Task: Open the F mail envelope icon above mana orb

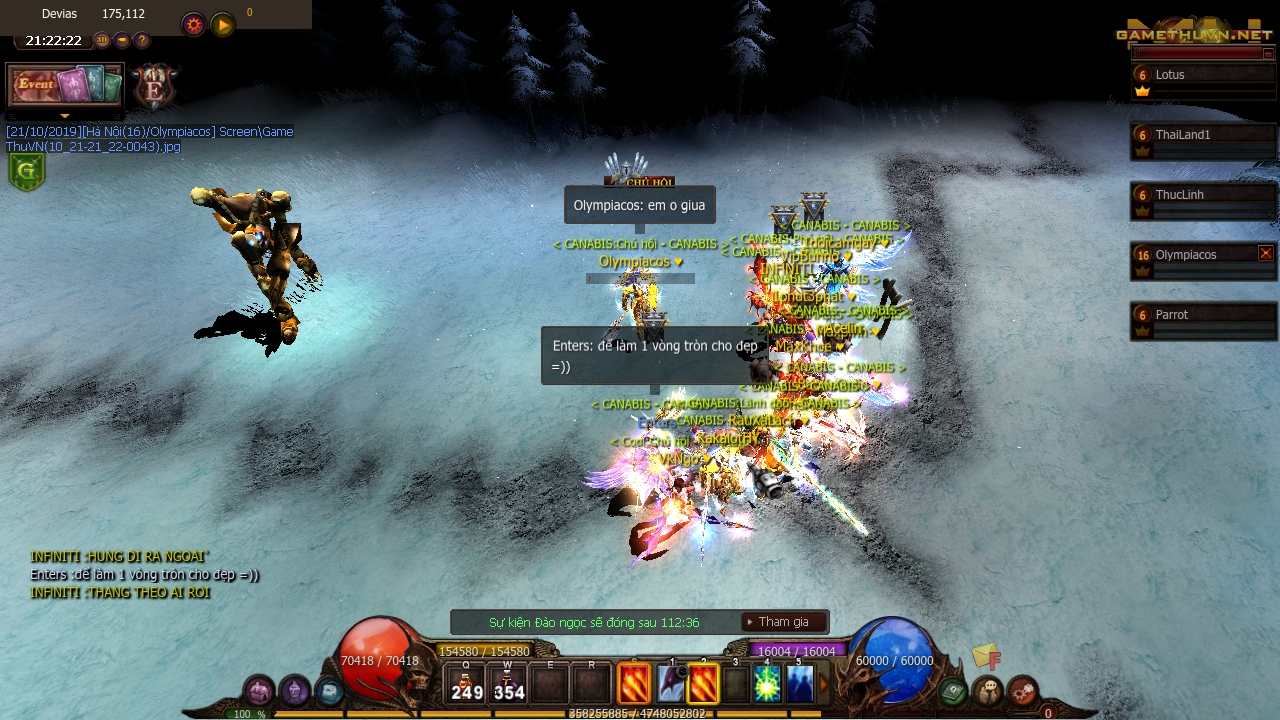Action: [x=982, y=657]
